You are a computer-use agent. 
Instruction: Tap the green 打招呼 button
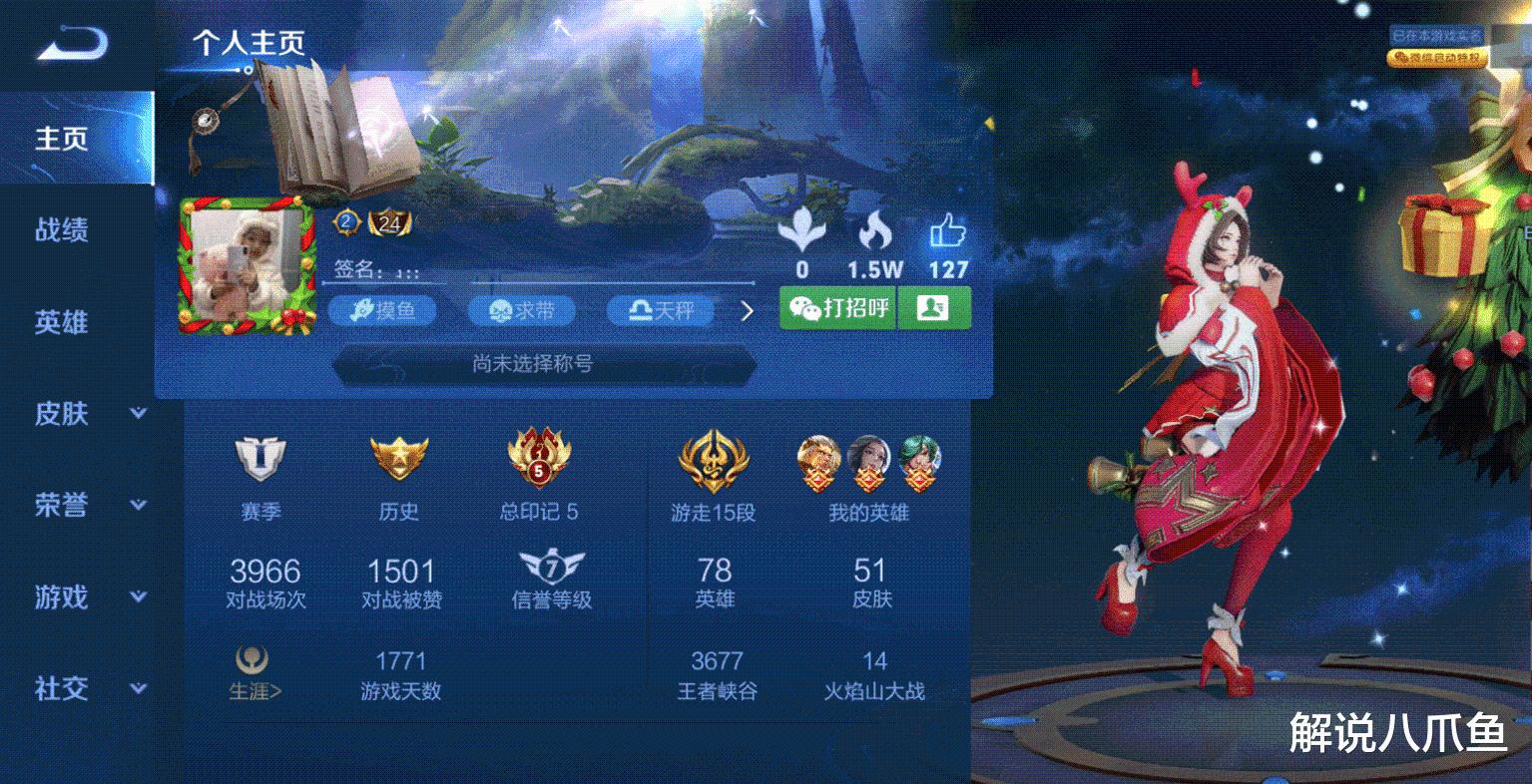838,308
